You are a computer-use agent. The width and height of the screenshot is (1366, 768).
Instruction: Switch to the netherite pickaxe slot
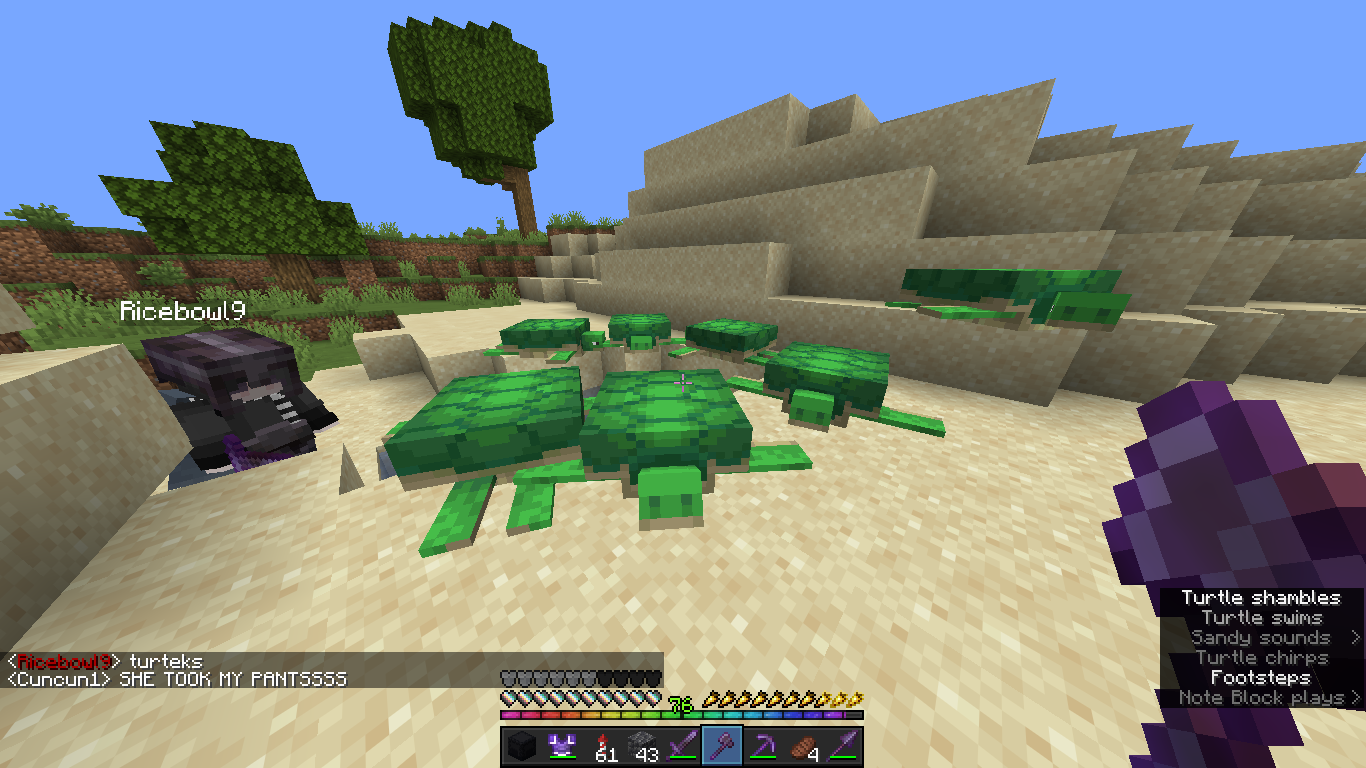762,746
